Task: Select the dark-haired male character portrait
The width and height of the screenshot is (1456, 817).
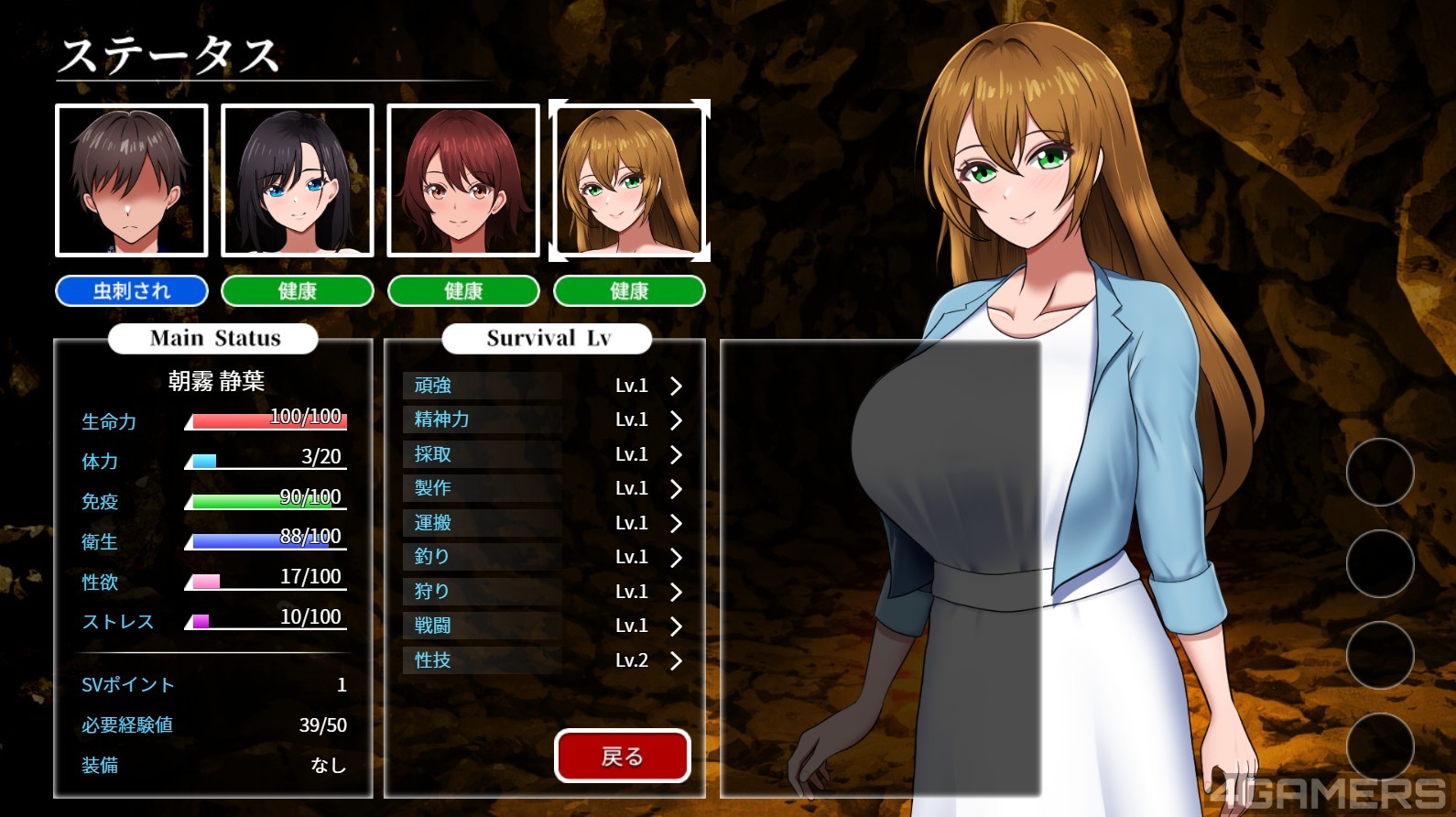Action: [x=132, y=180]
